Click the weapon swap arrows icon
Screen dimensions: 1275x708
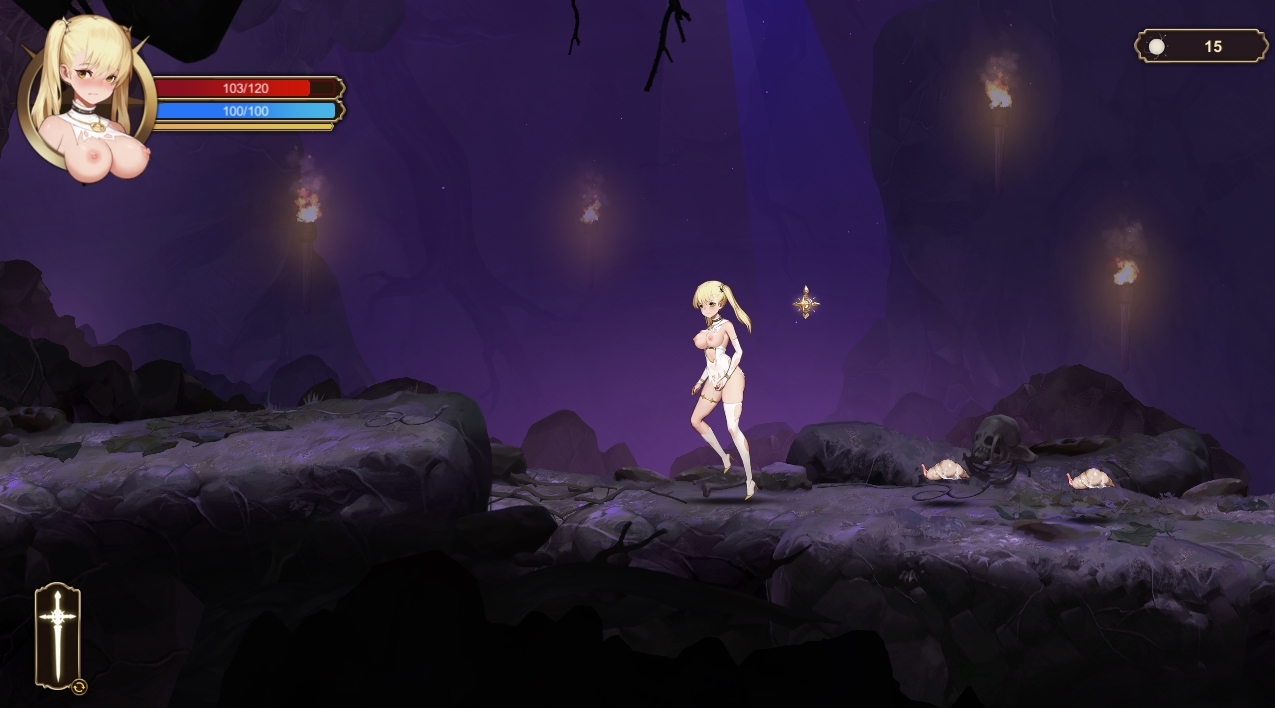pos(80,687)
